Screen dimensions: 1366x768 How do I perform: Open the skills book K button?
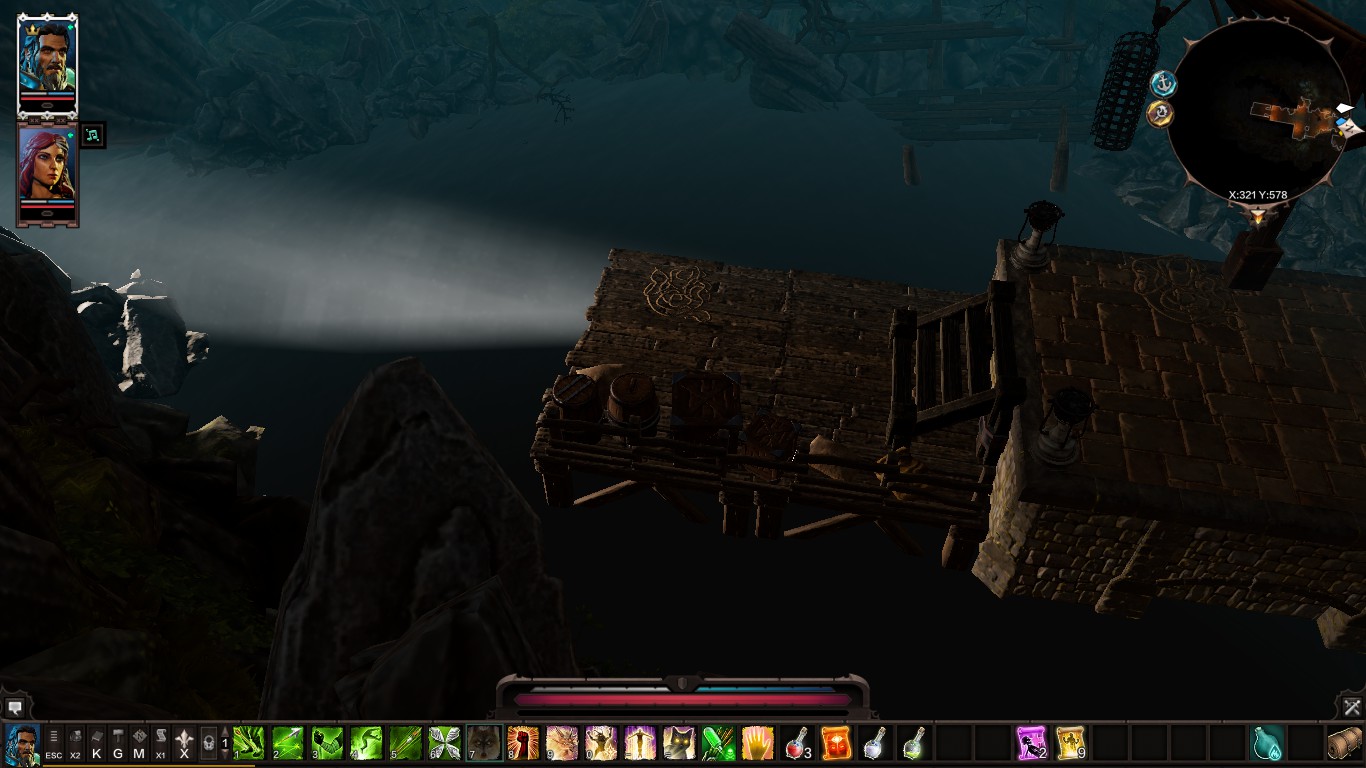coord(97,742)
